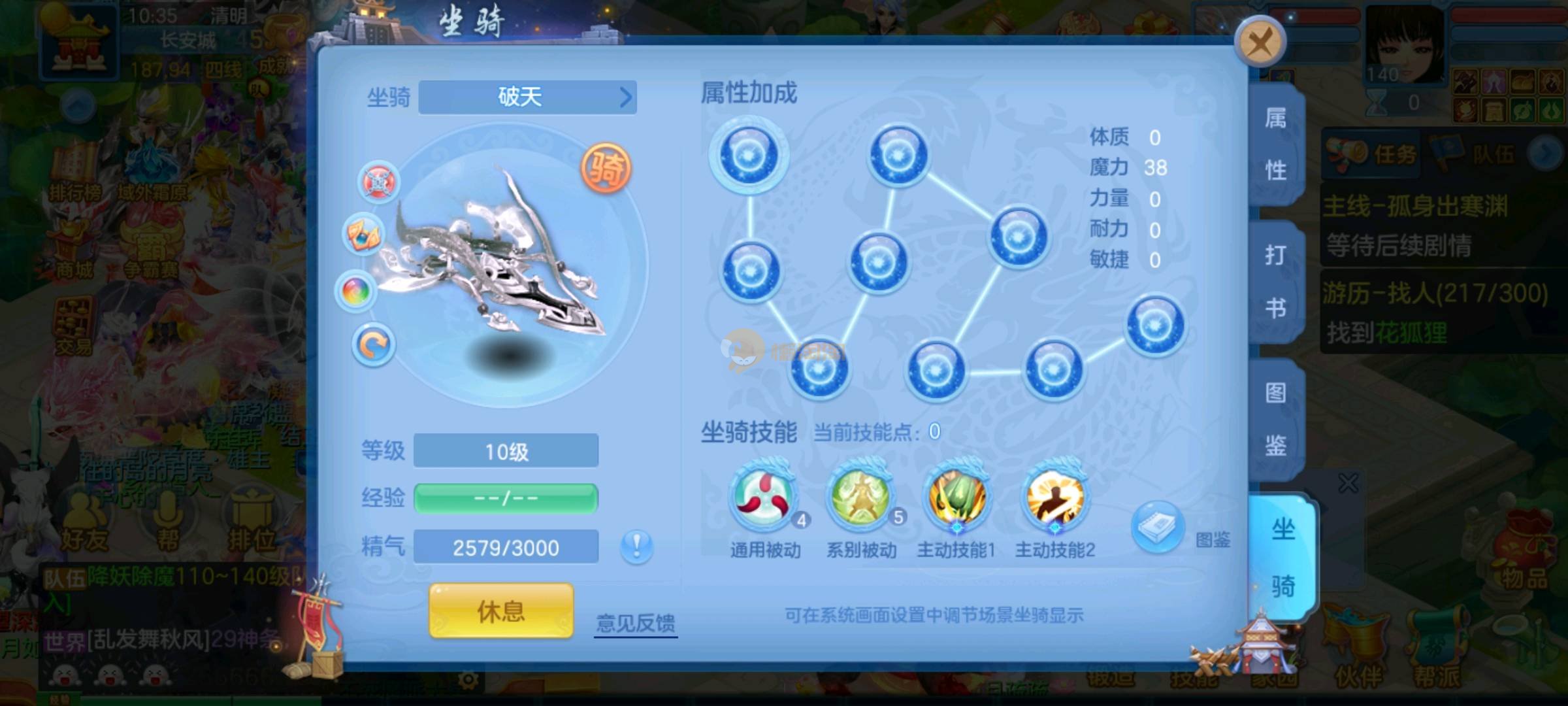The height and width of the screenshot is (706, 1568).
Task: Show the 精气 info exclamation tooltip
Action: 636,546
